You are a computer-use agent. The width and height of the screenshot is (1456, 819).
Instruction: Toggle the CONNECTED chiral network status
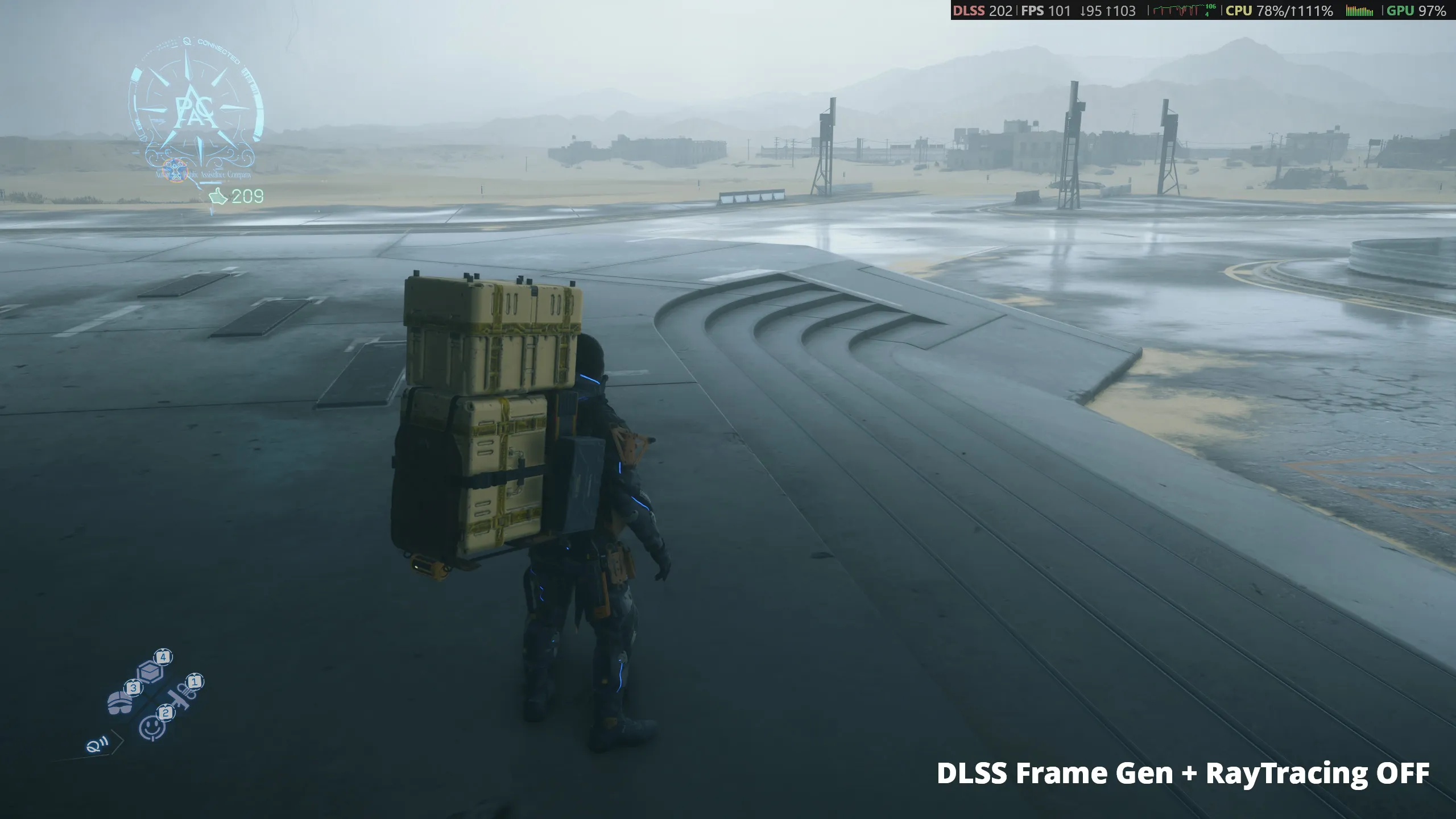click(219, 50)
